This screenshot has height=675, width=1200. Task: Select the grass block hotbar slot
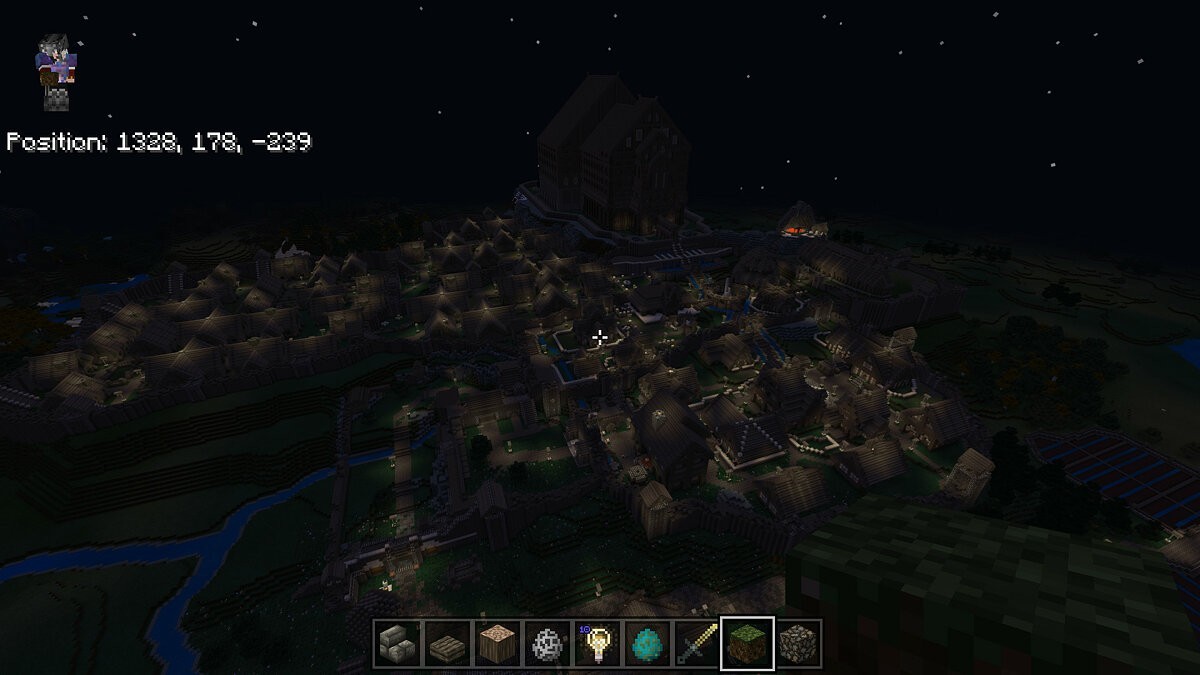pyautogui.click(x=747, y=643)
